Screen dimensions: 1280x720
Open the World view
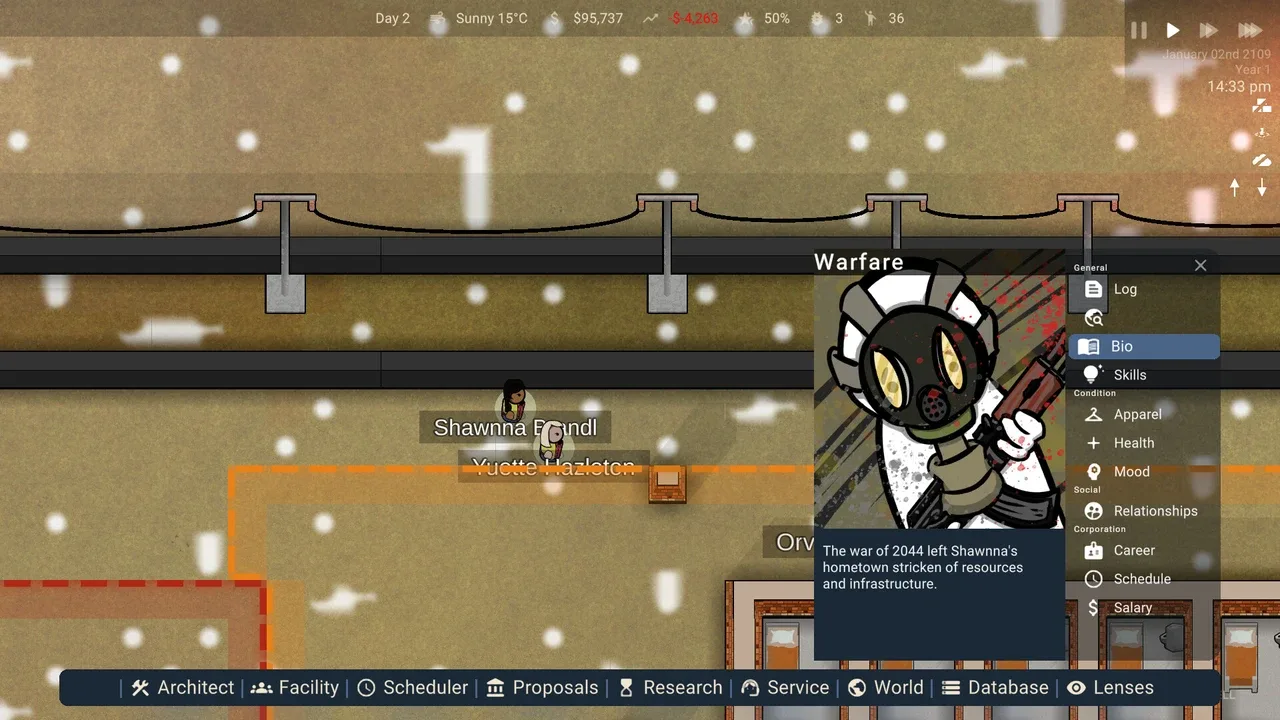[886, 687]
